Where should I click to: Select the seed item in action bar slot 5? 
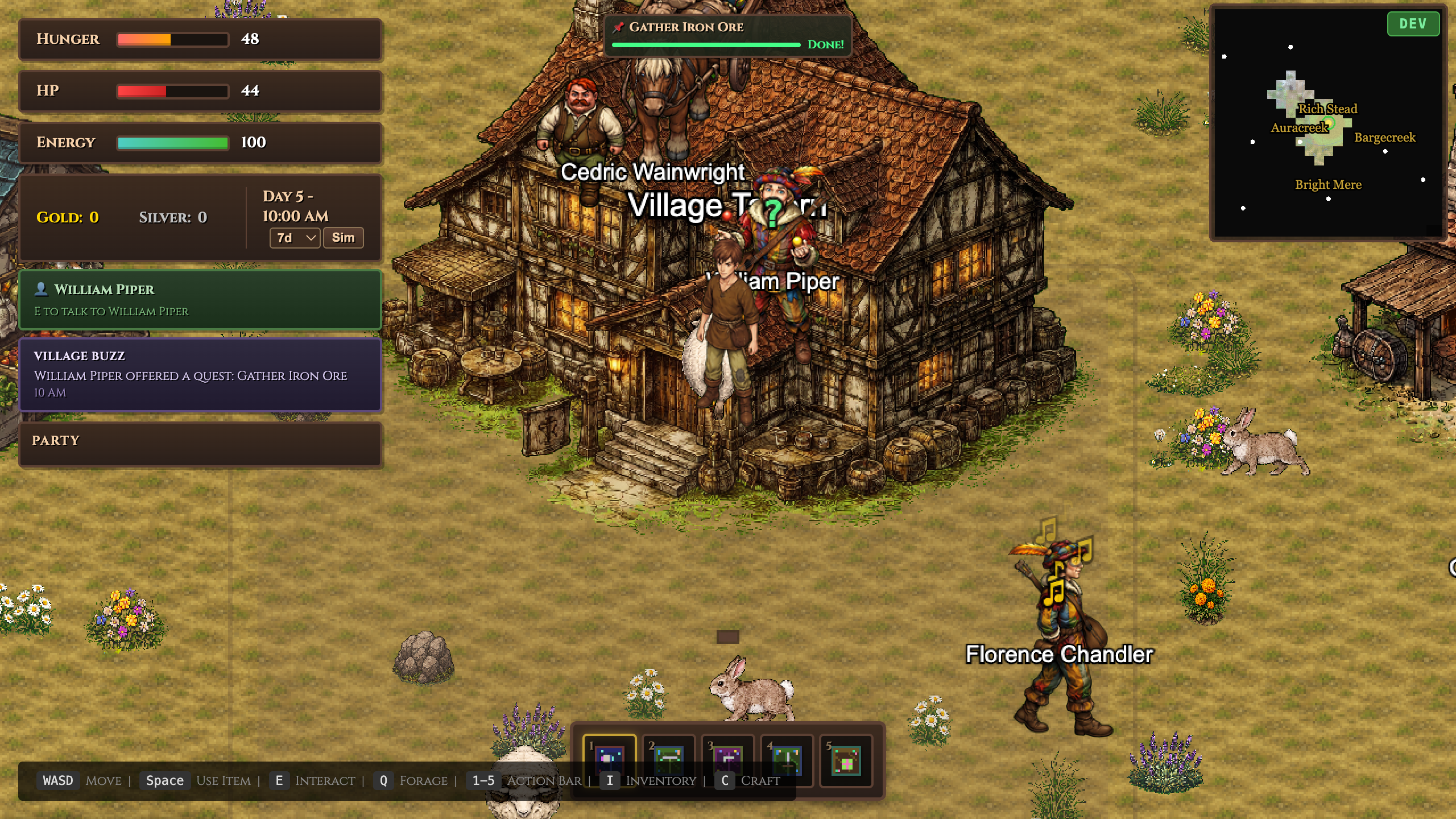846,760
